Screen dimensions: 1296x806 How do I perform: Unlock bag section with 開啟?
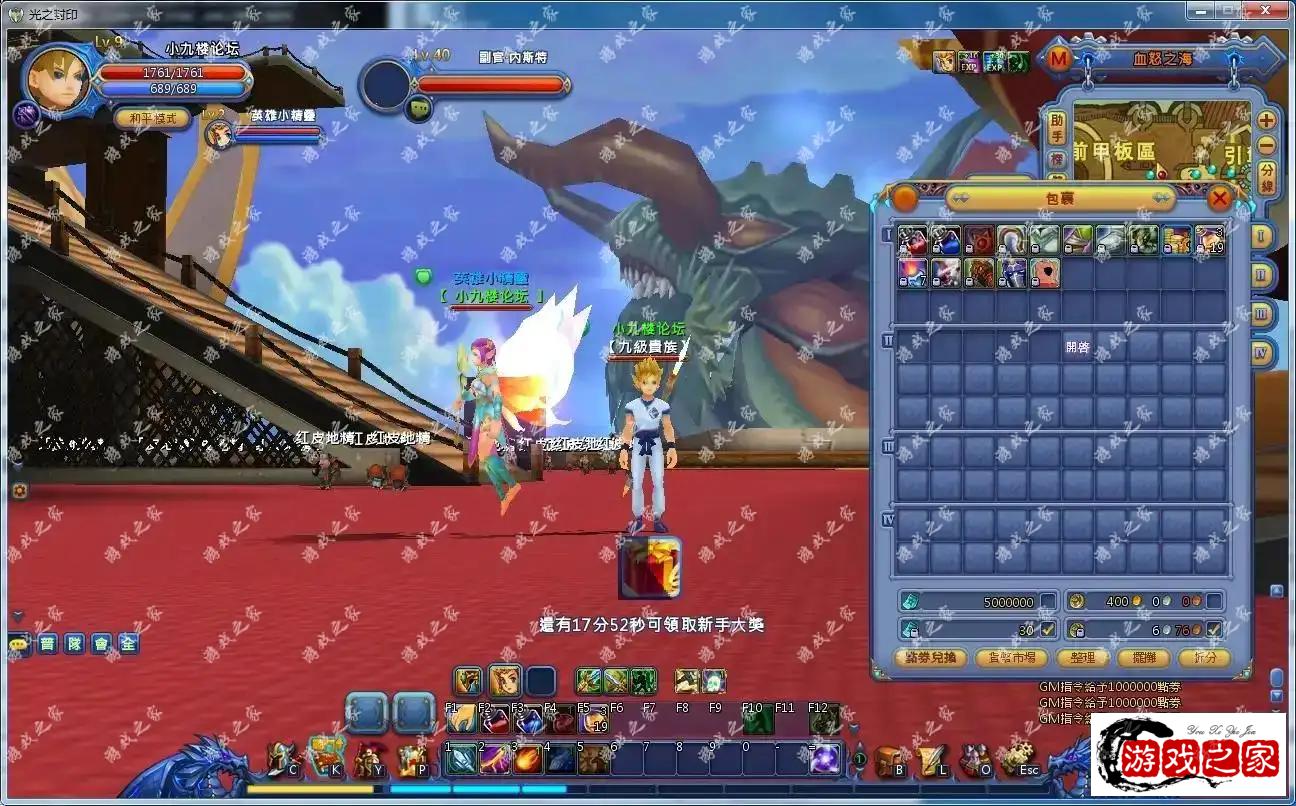(1077, 347)
